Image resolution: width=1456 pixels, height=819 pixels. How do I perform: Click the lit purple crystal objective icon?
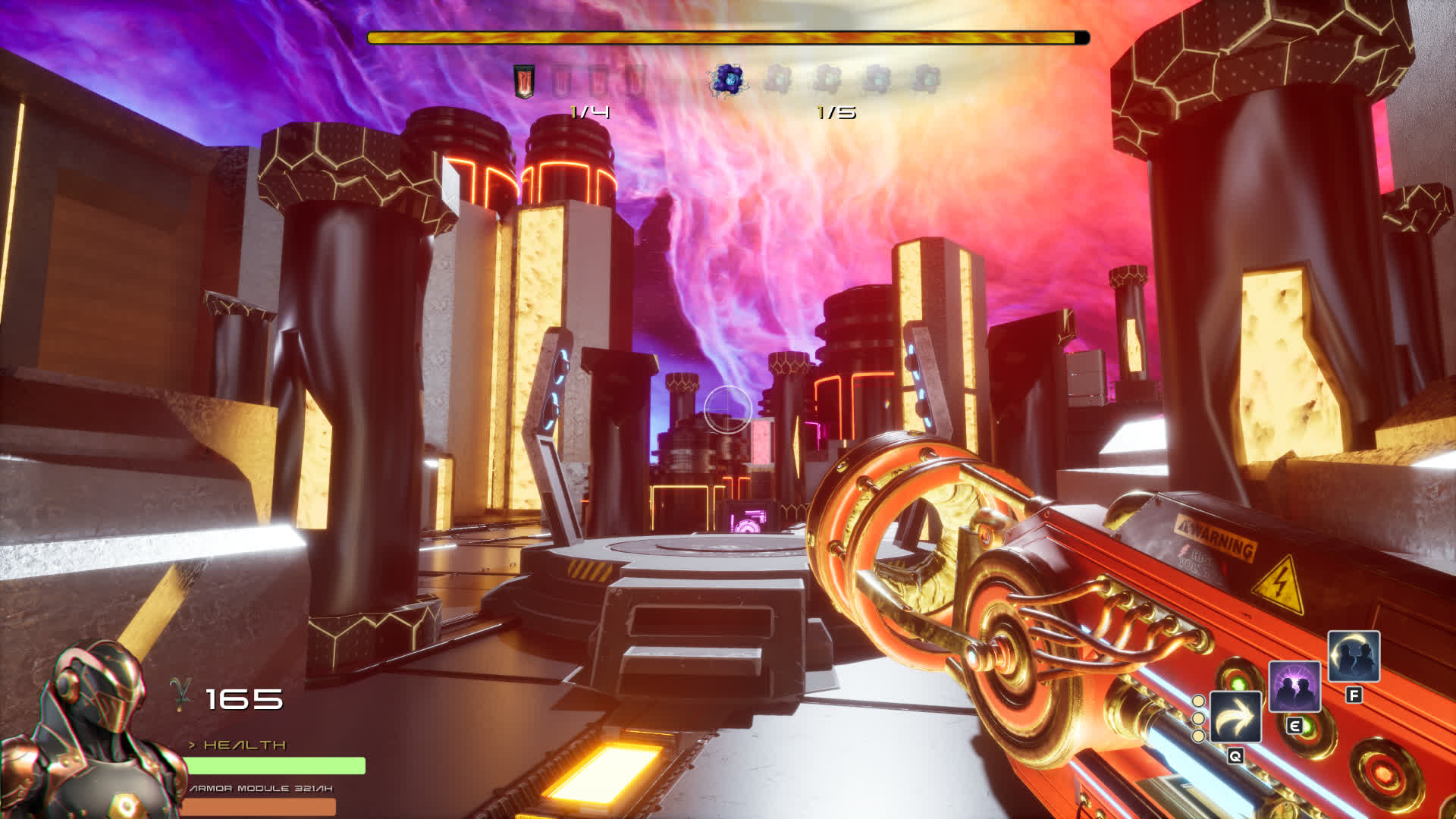click(726, 80)
